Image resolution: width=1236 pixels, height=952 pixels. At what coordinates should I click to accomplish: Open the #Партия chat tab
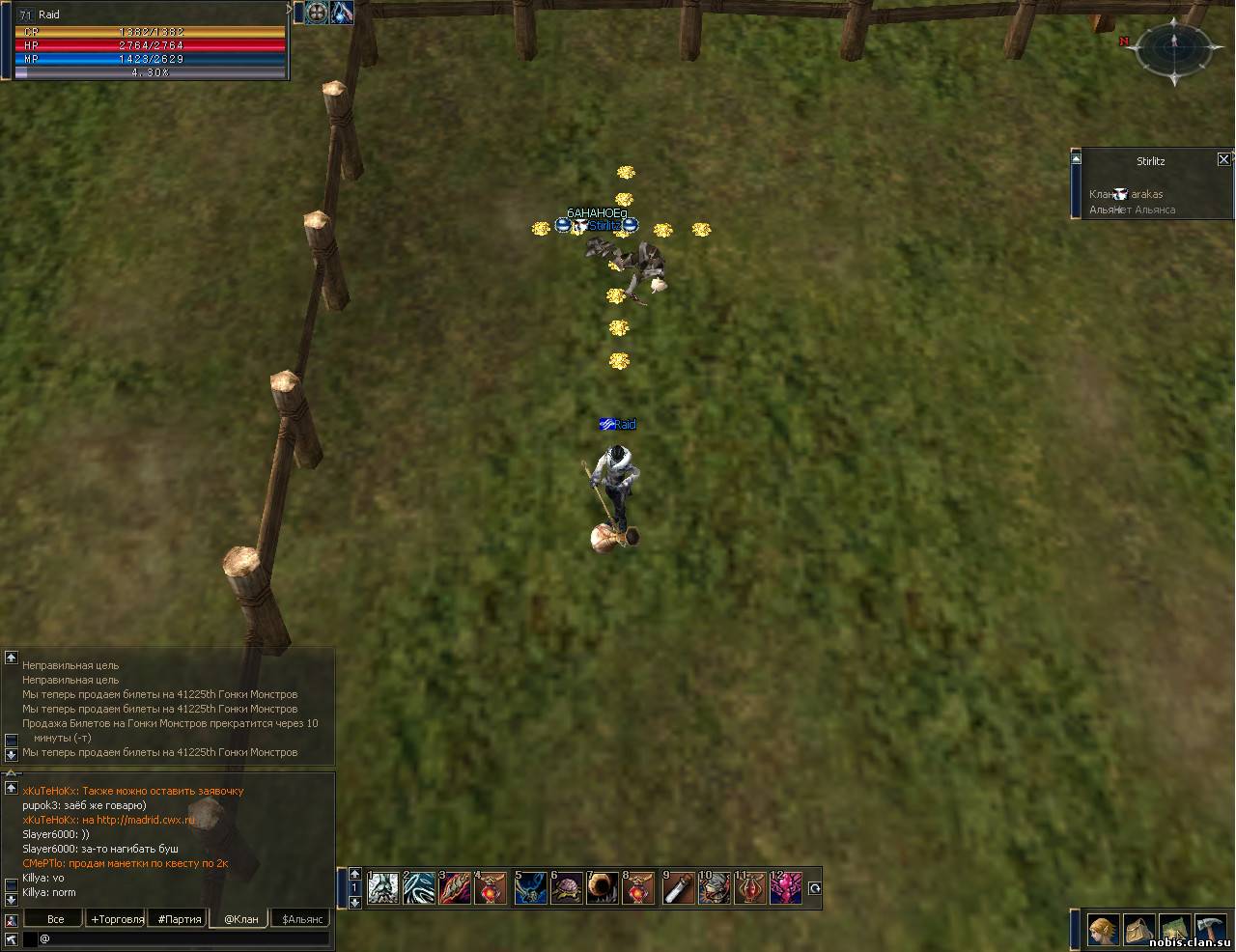[x=180, y=919]
